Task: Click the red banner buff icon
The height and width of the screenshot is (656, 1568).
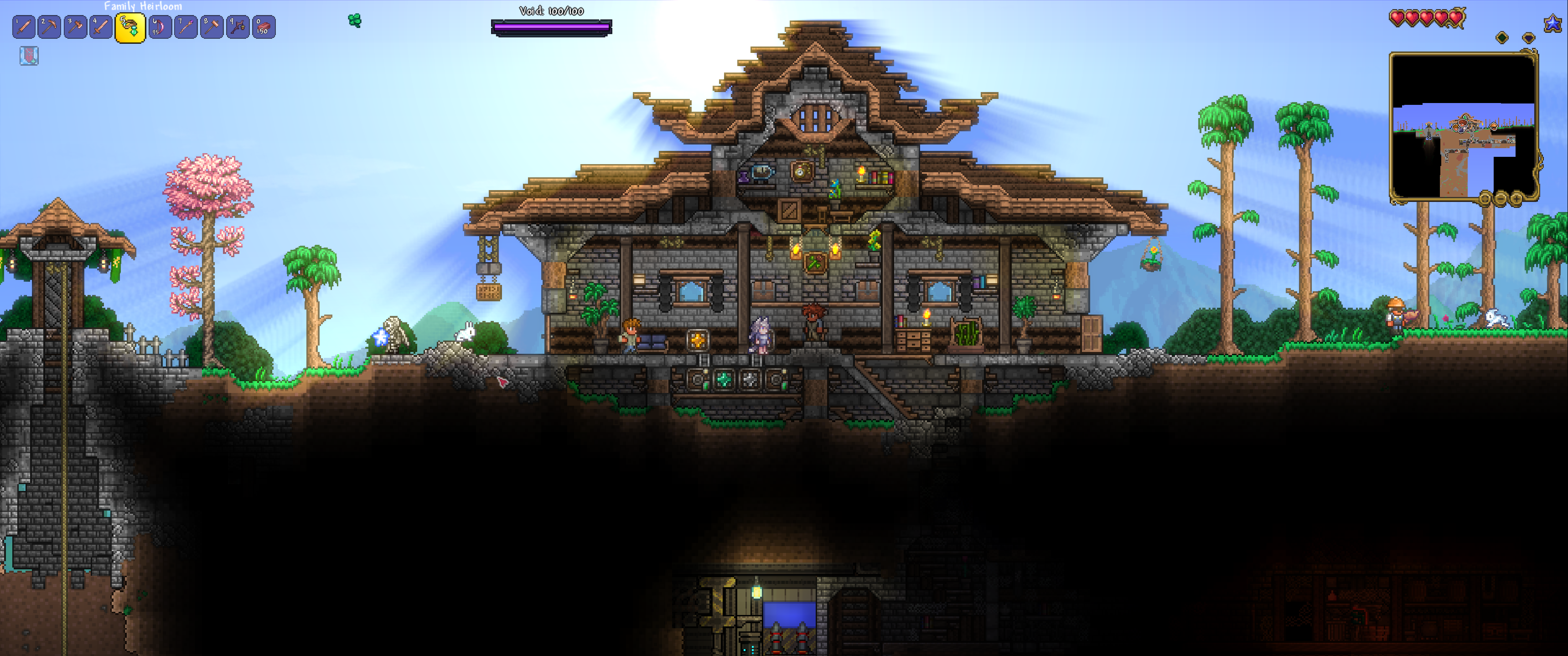Action: tap(29, 56)
